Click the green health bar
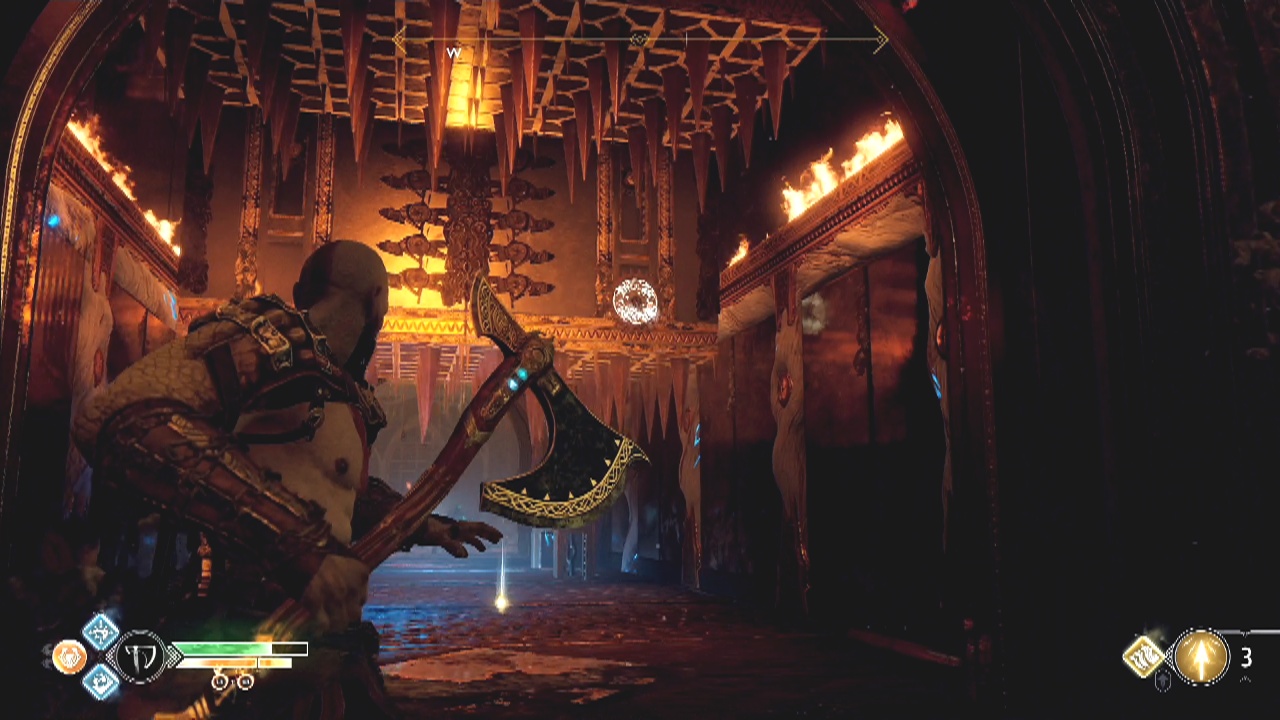 click(225, 649)
